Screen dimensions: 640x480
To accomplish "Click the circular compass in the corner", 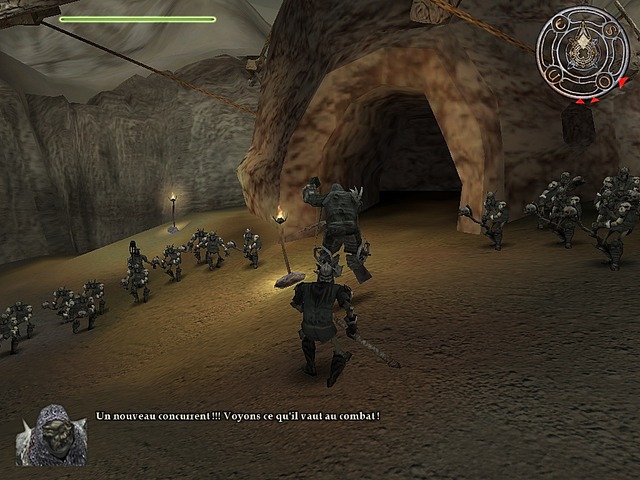I will point(584,51).
